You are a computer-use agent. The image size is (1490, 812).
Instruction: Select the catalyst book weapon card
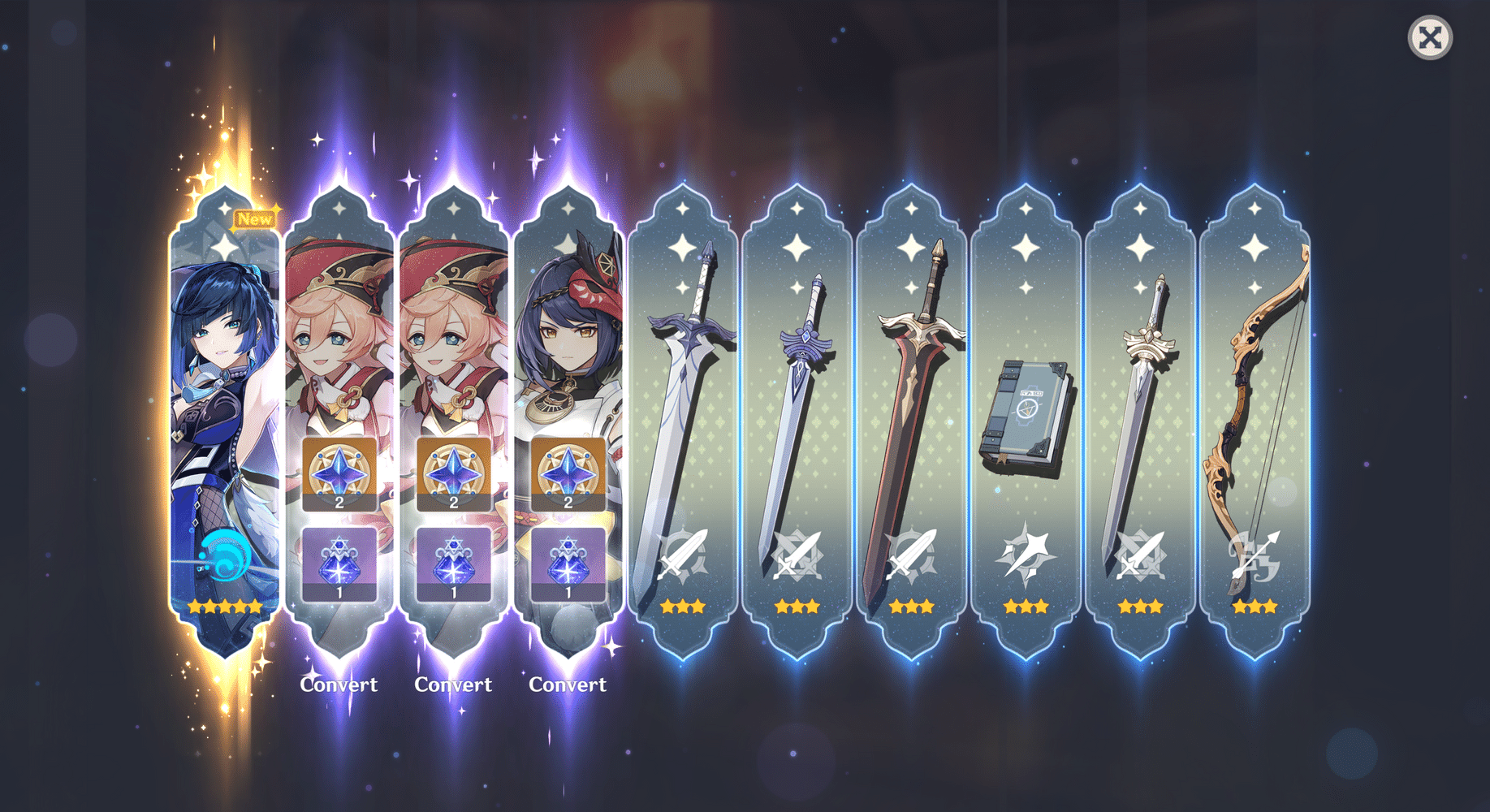coord(1026,406)
